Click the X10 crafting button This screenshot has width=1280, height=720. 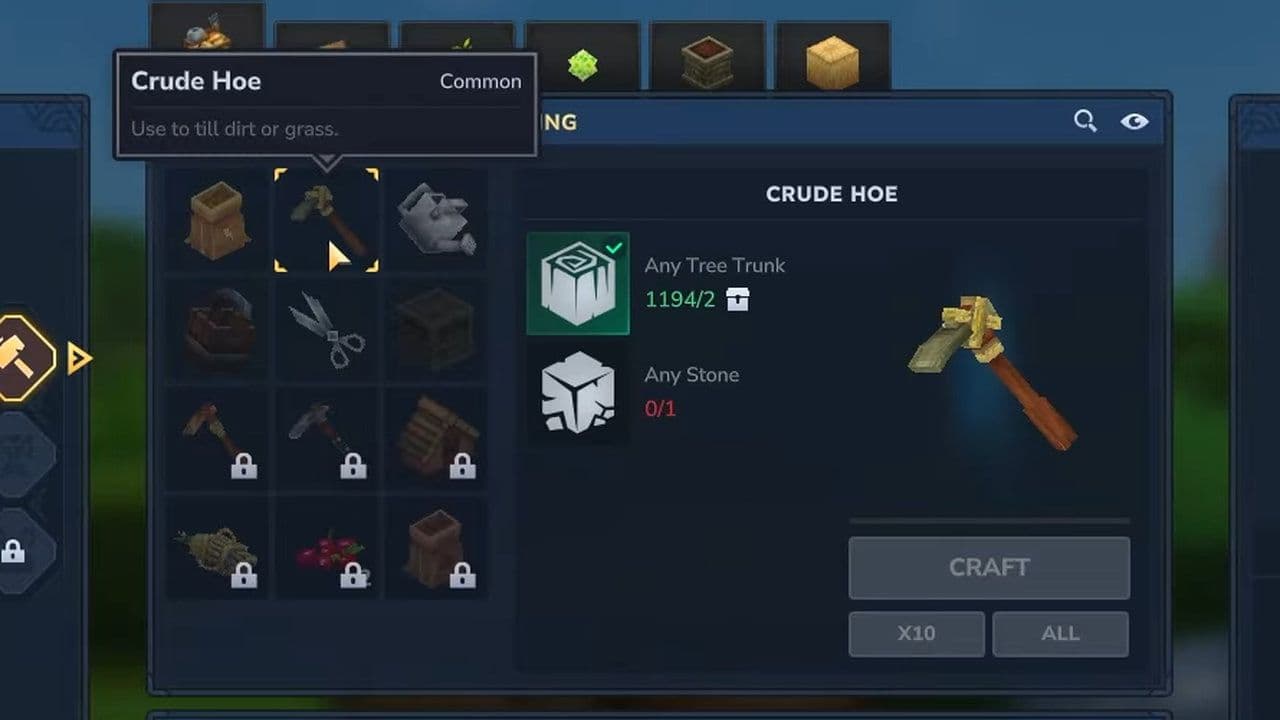pyautogui.click(x=915, y=633)
